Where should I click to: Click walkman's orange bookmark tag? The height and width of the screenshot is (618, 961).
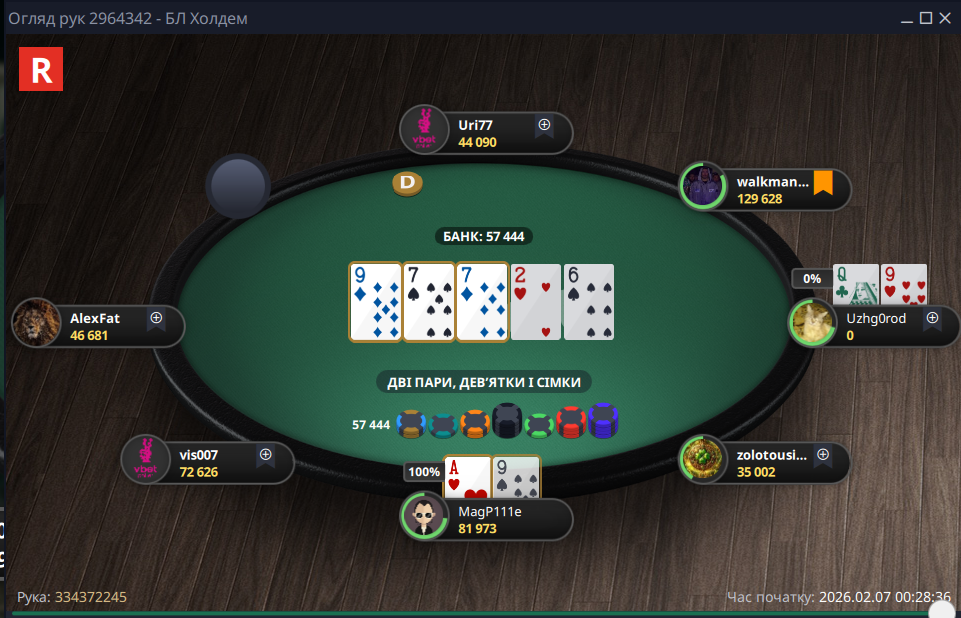click(823, 184)
